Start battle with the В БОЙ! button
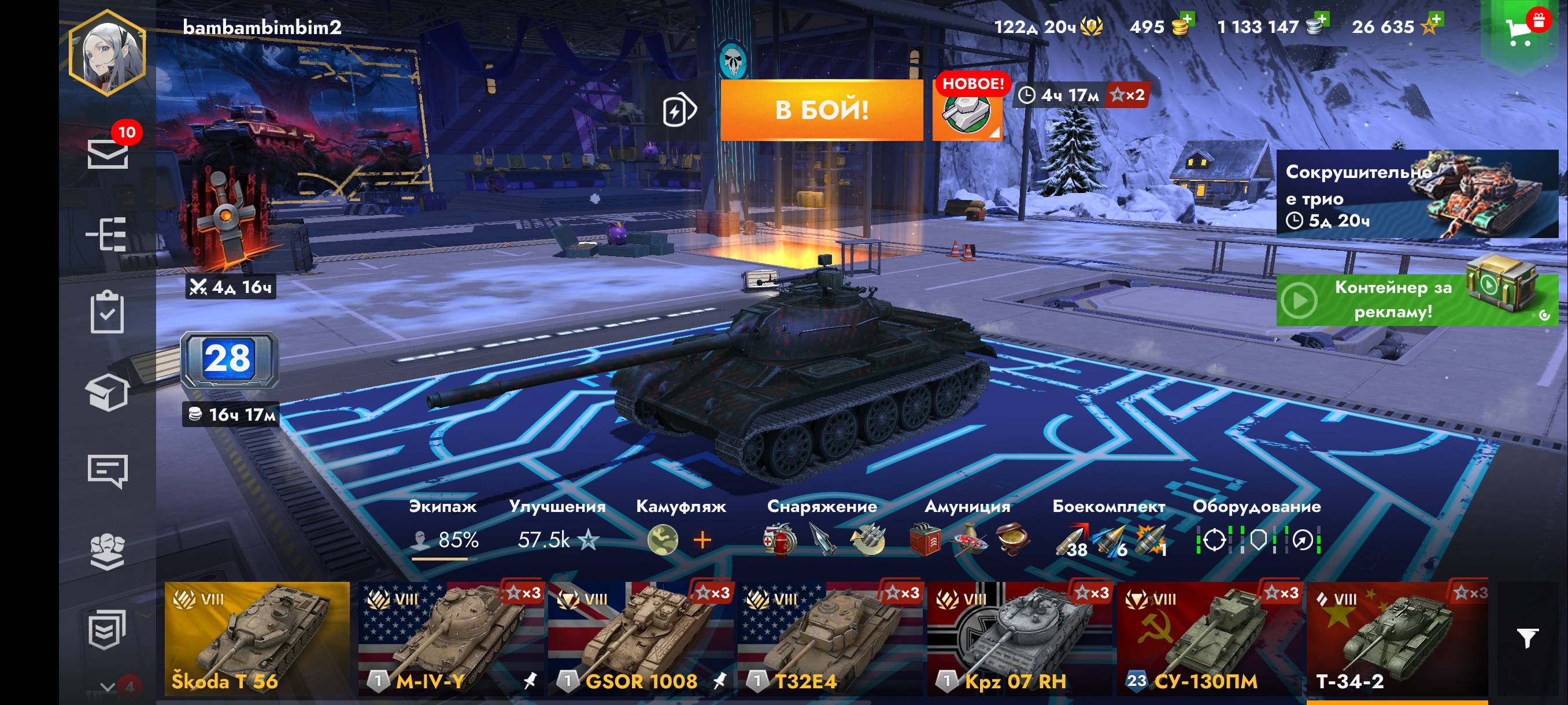 tap(821, 110)
